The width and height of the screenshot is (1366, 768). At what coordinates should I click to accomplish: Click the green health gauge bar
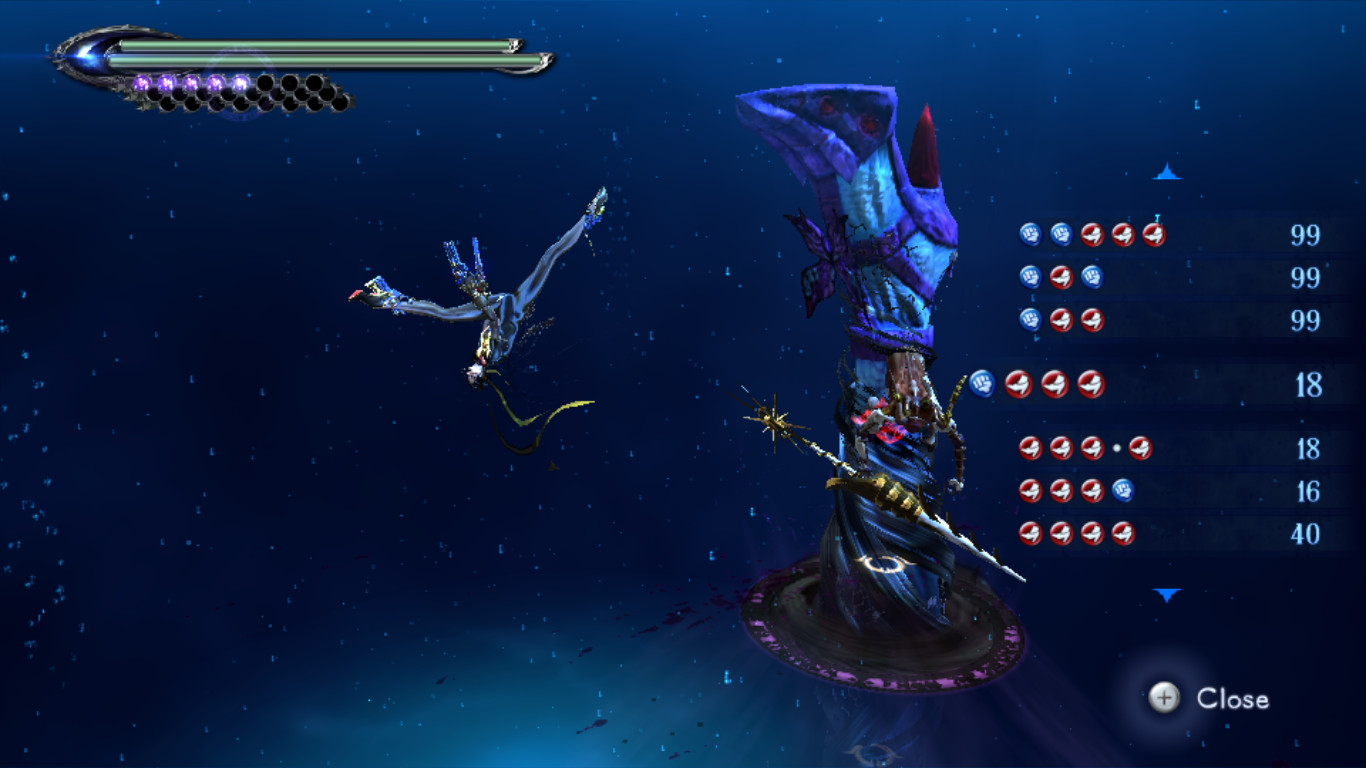click(300, 46)
